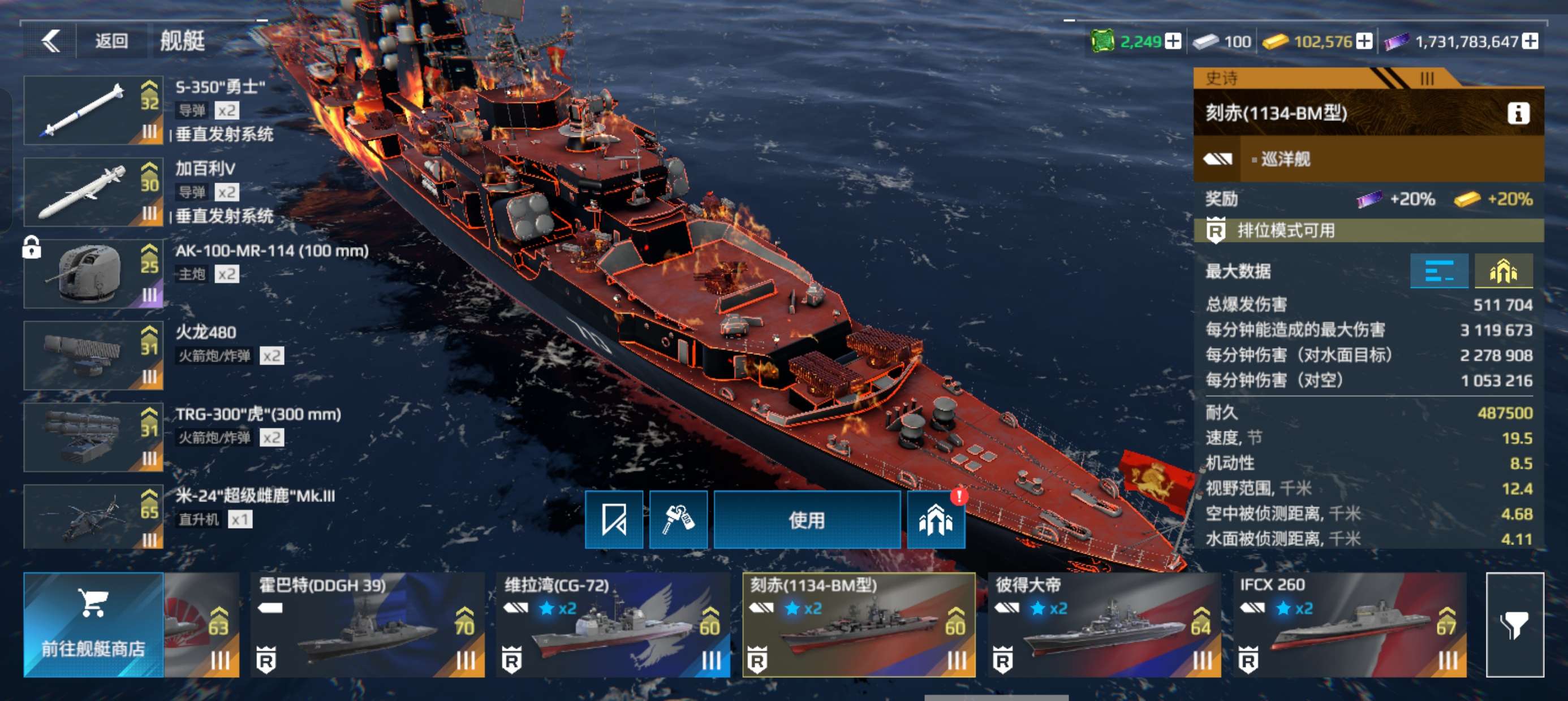Go to the ship store 前往舰艇商店

click(93, 624)
